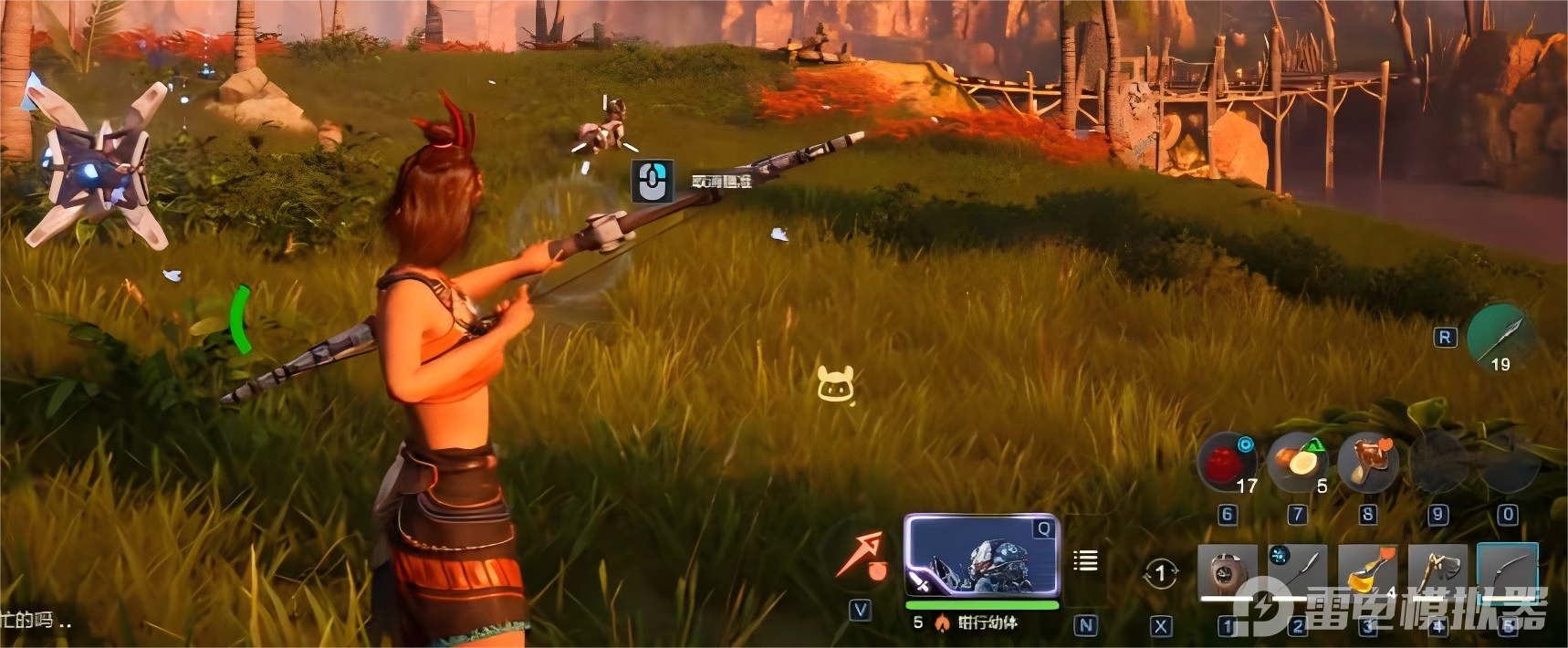Switch to the stone axe slot
The width and height of the screenshot is (1568, 648).
point(1437,573)
